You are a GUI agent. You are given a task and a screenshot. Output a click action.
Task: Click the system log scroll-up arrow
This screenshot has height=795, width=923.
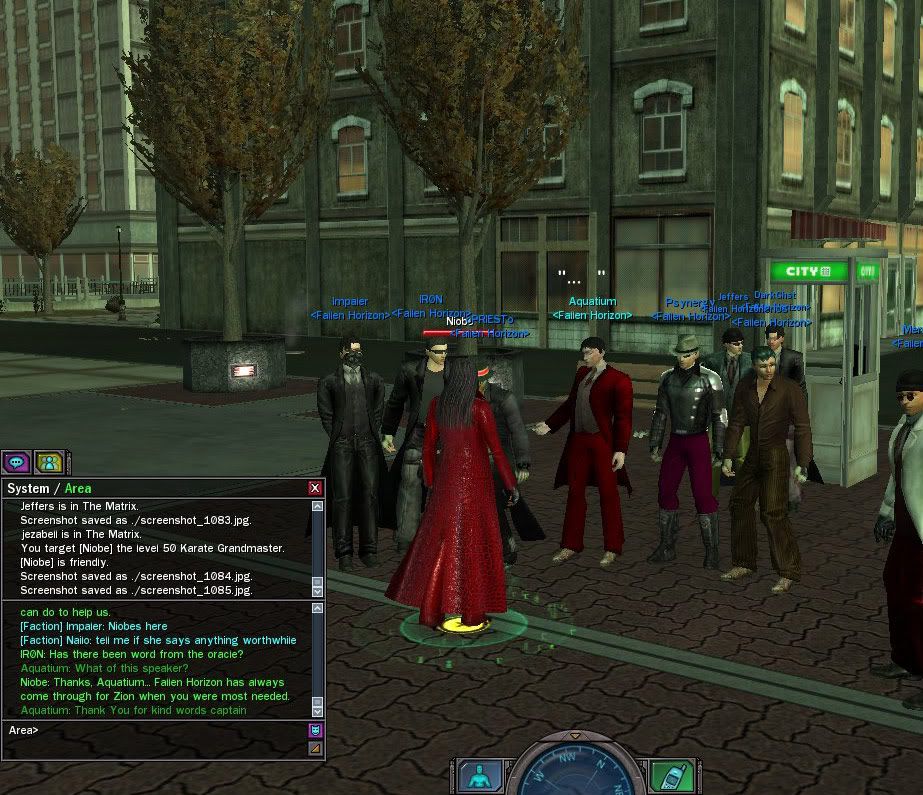317,507
